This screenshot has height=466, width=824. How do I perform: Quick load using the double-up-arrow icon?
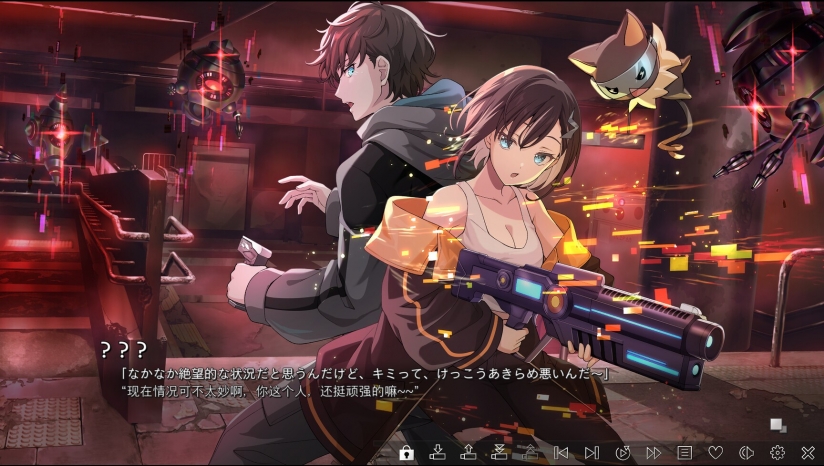(530, 453)
